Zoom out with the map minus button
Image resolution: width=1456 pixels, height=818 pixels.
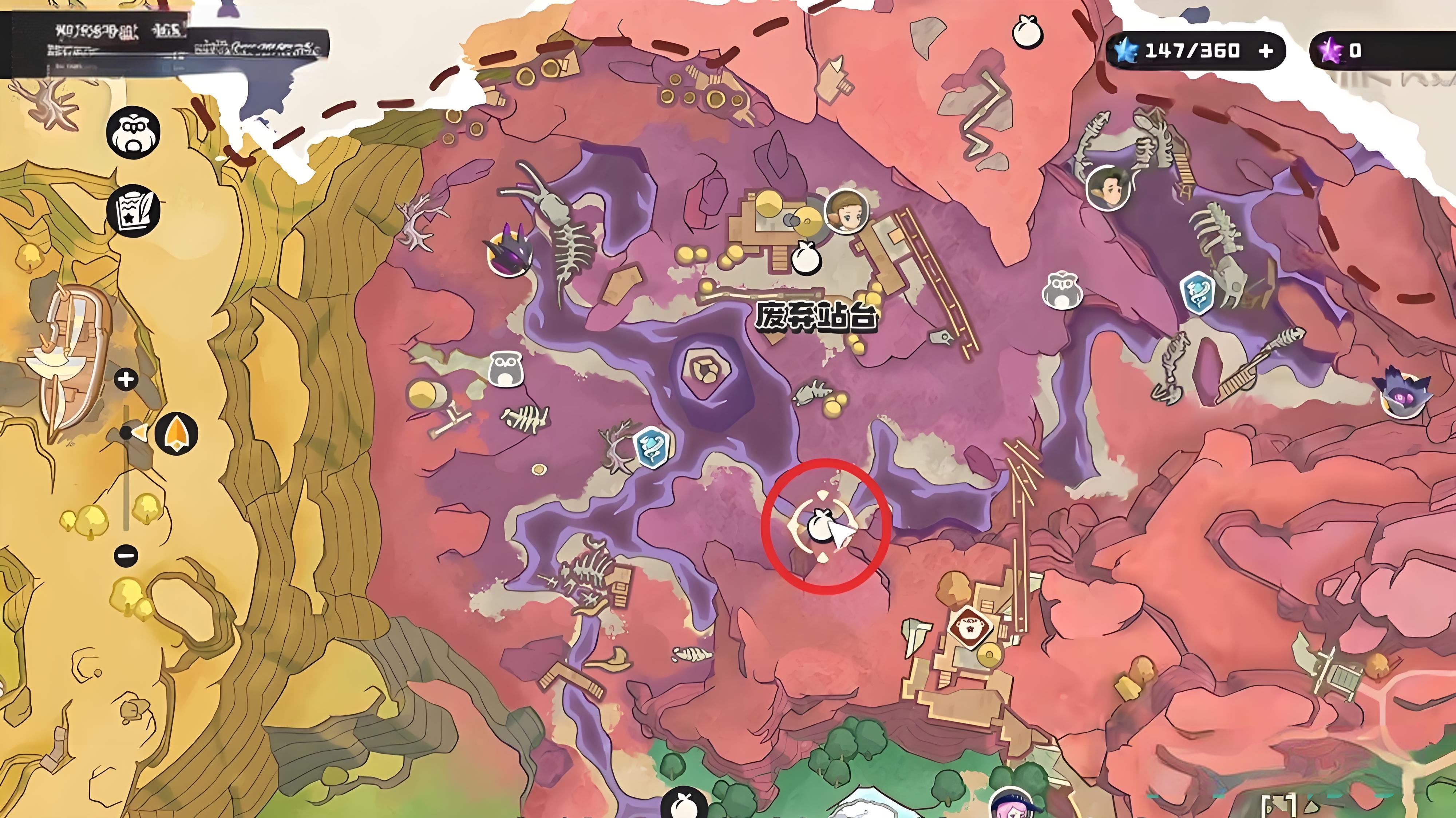(126, 555)
